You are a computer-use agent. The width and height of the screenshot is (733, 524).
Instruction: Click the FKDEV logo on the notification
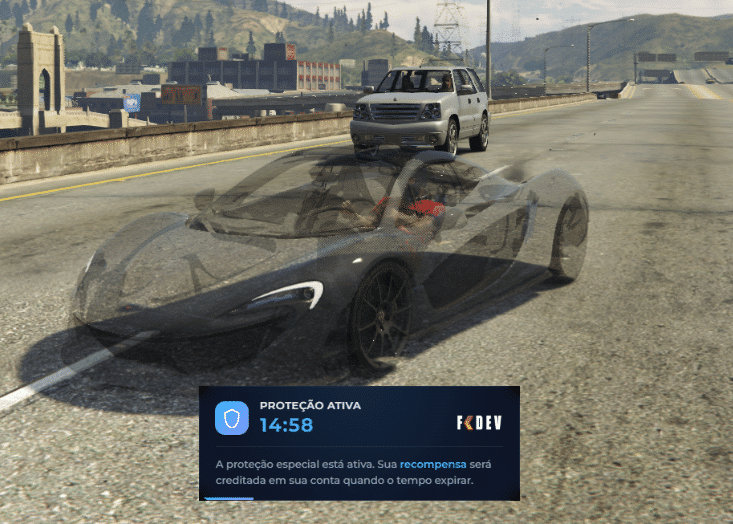(x=479, y=422)
